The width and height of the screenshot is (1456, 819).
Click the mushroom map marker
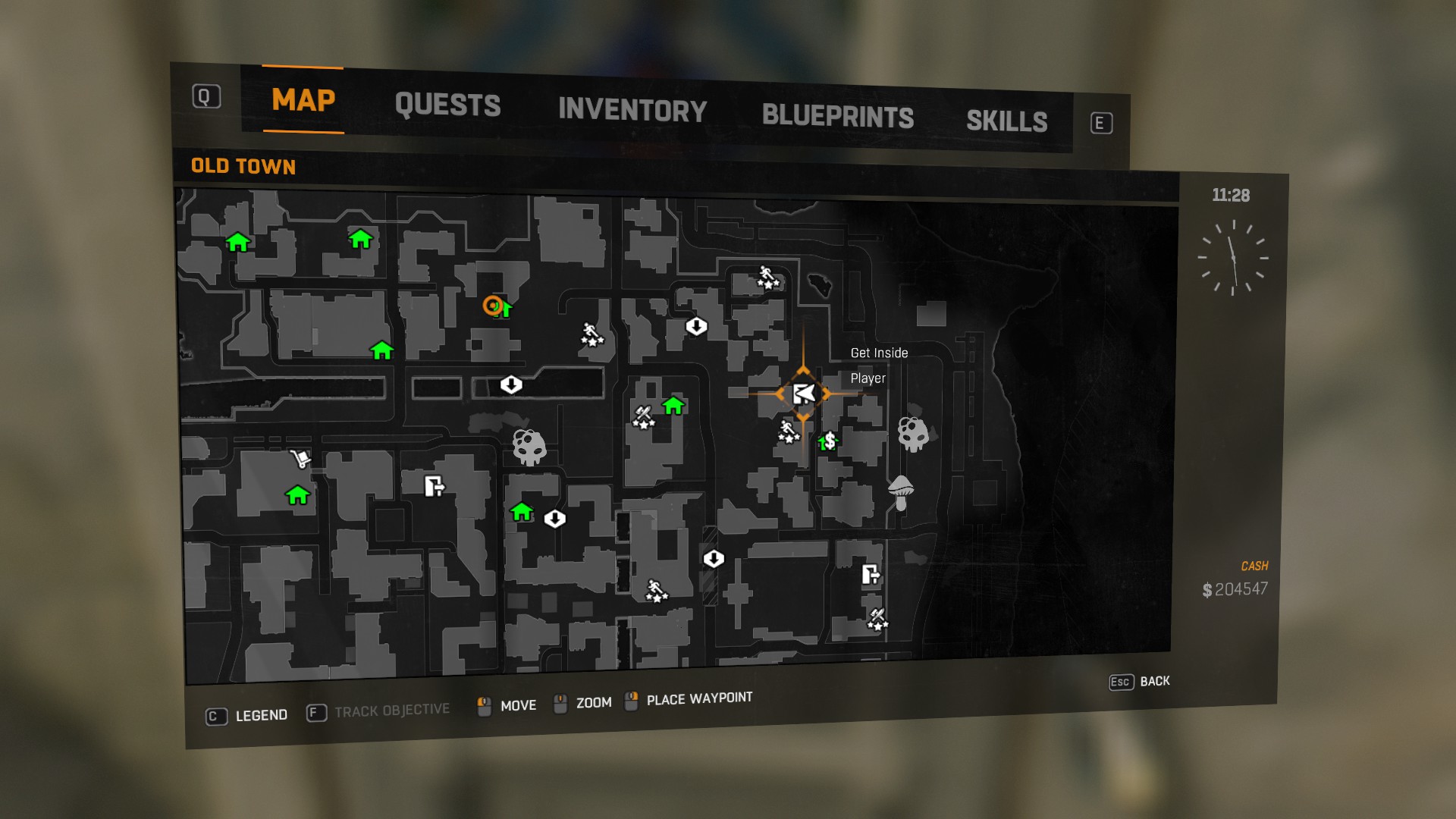click(900, 492)
